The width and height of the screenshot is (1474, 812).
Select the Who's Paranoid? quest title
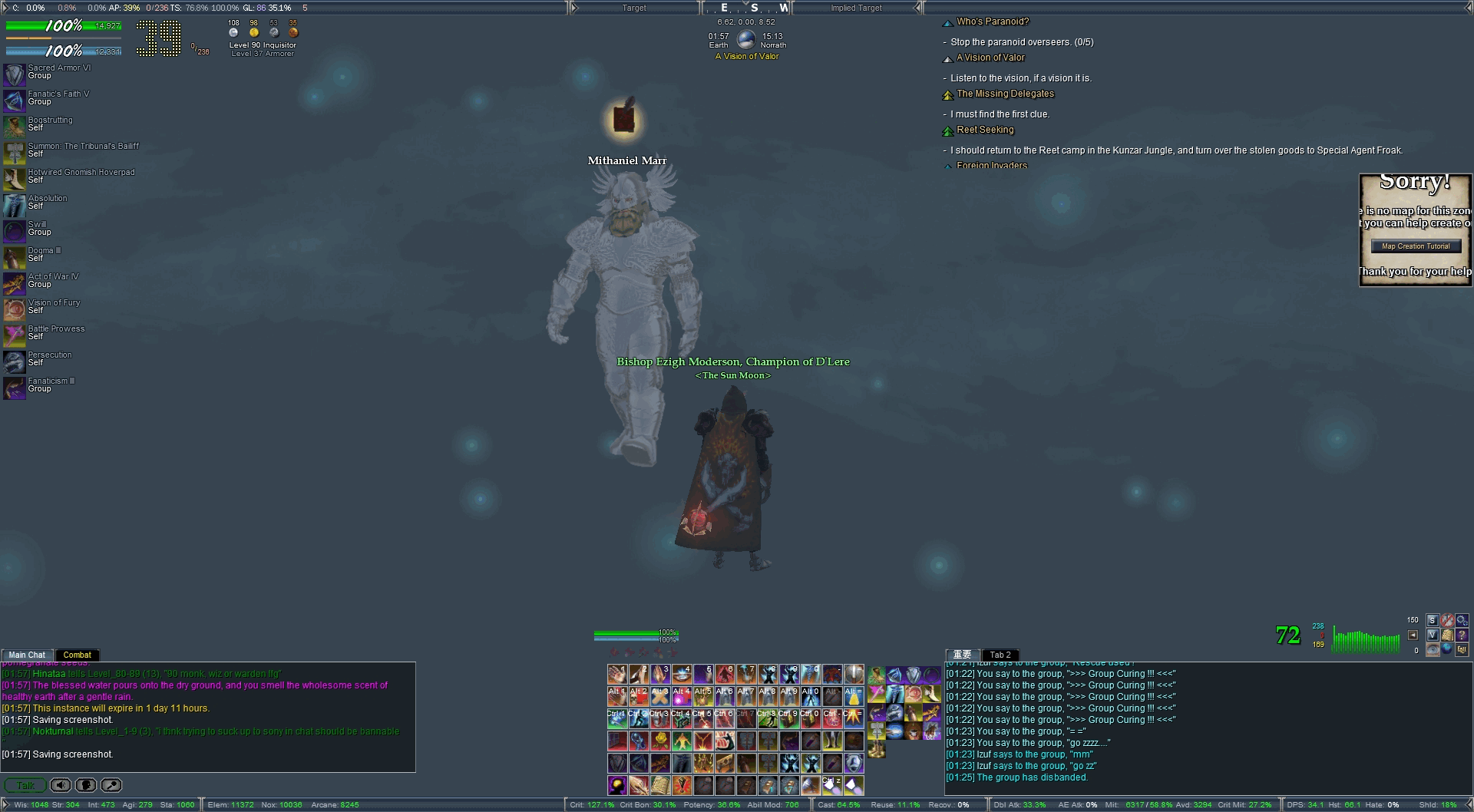(993, 21)
